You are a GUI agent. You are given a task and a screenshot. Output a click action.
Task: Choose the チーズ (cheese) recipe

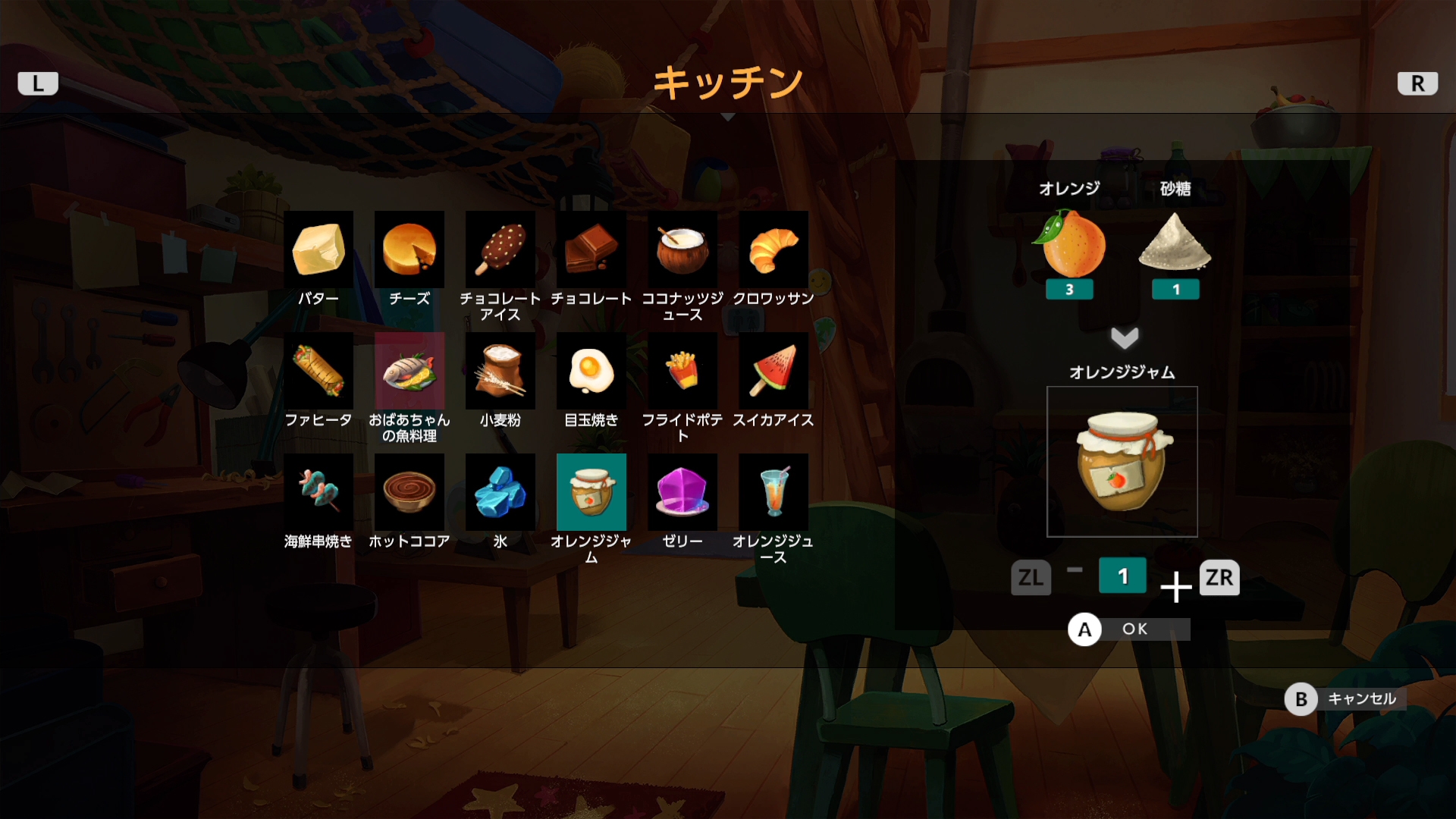click(x=409, y=249)
